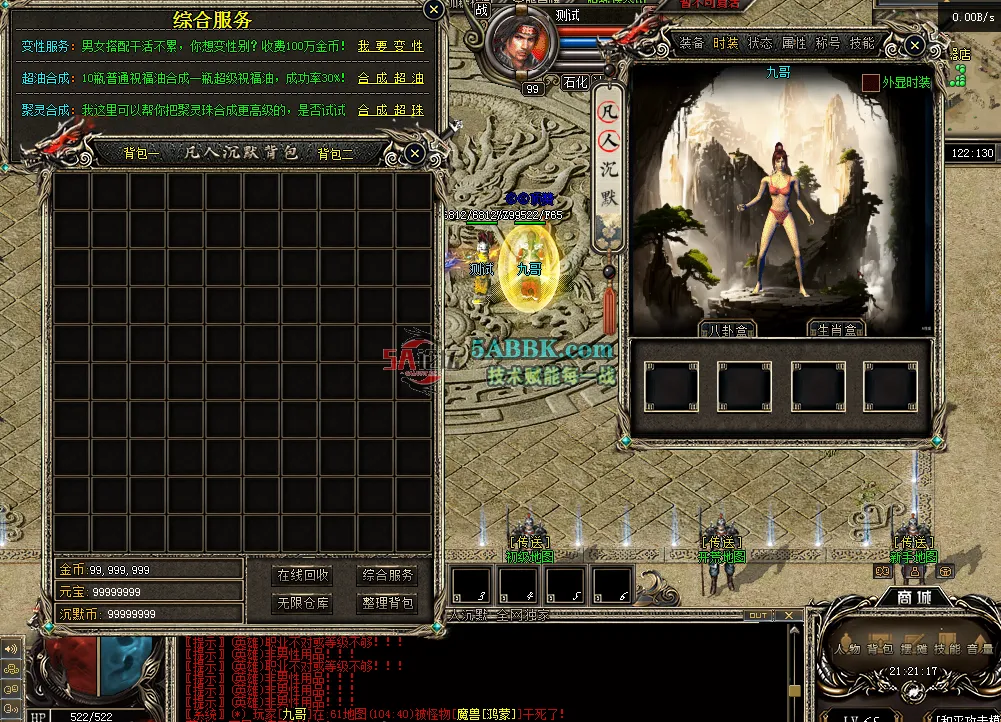Open the 综合服务 button in backpack
Image resolution: width=1001 pixels, height=722 pixels.
[x=388, y=576]
